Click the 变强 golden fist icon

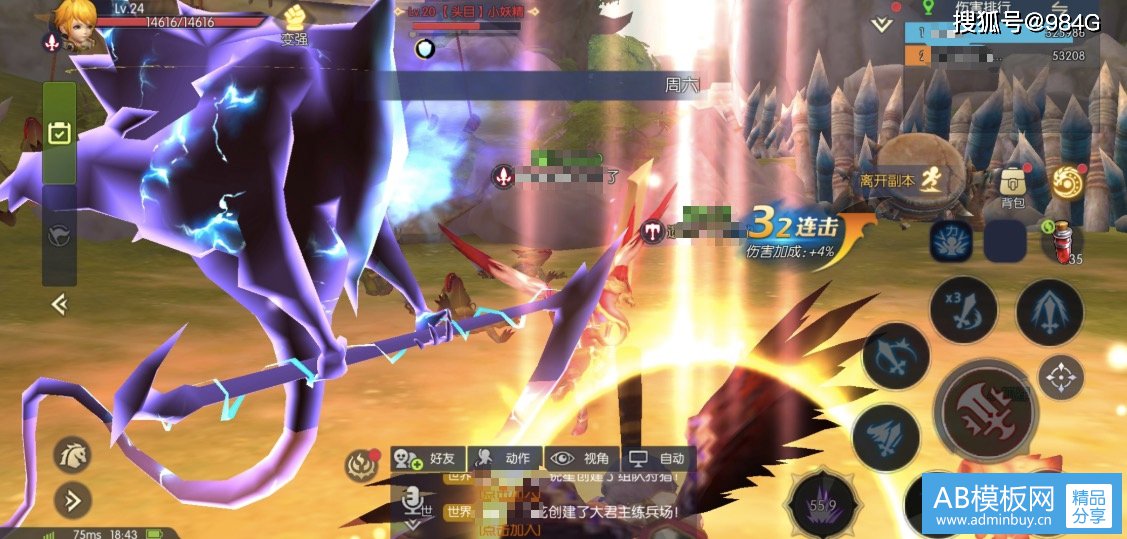[x=293, y=19]
